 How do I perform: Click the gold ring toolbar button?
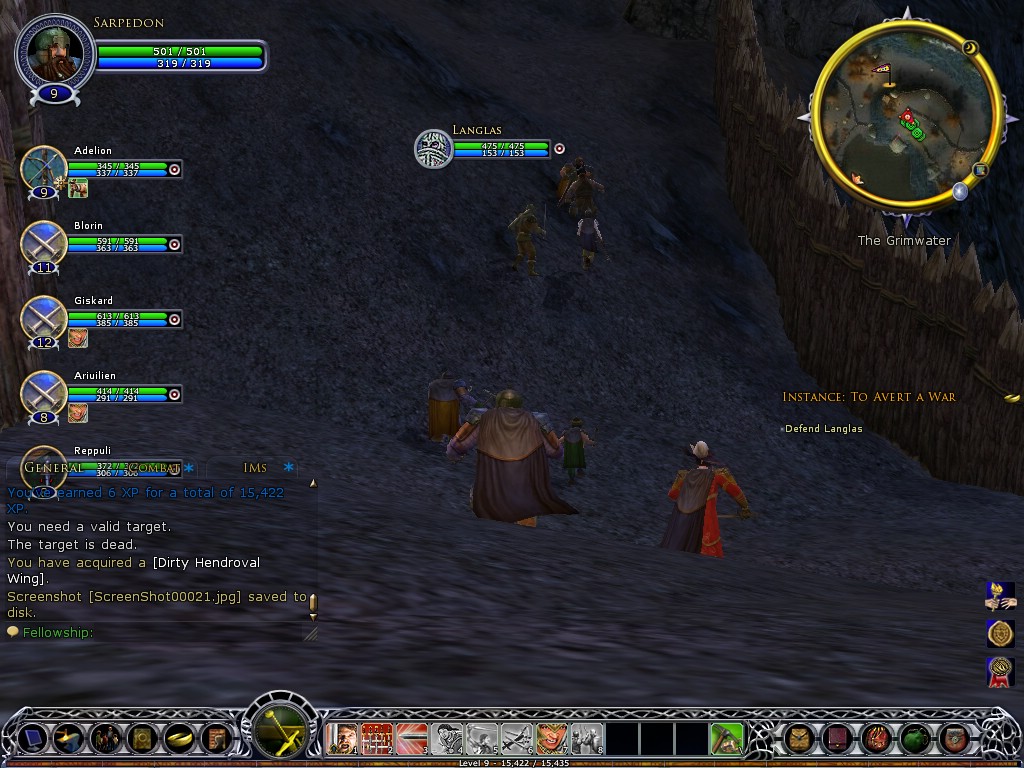tap(177, 738)
